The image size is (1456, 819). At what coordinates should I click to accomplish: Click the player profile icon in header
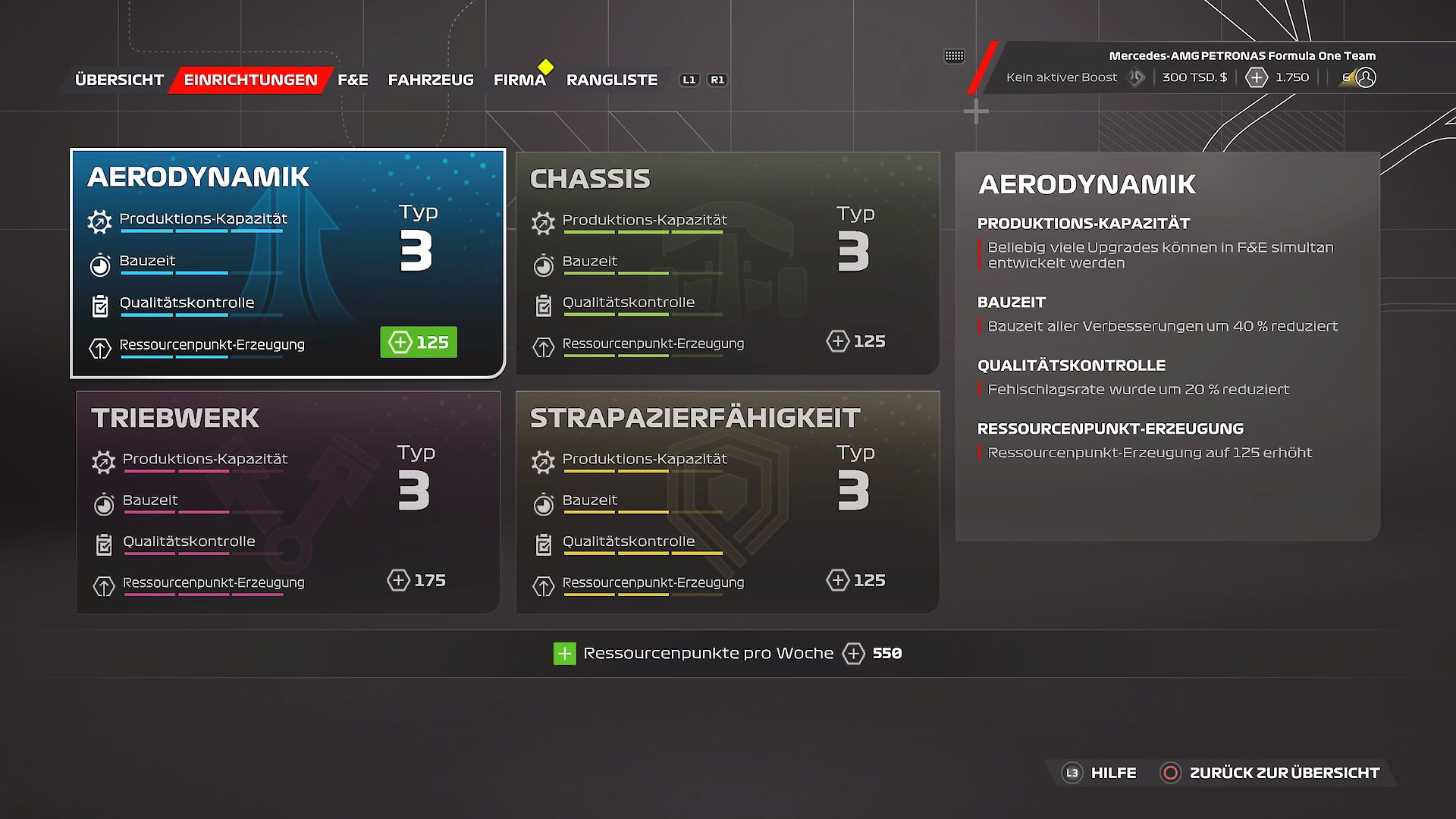(1366, 77)
